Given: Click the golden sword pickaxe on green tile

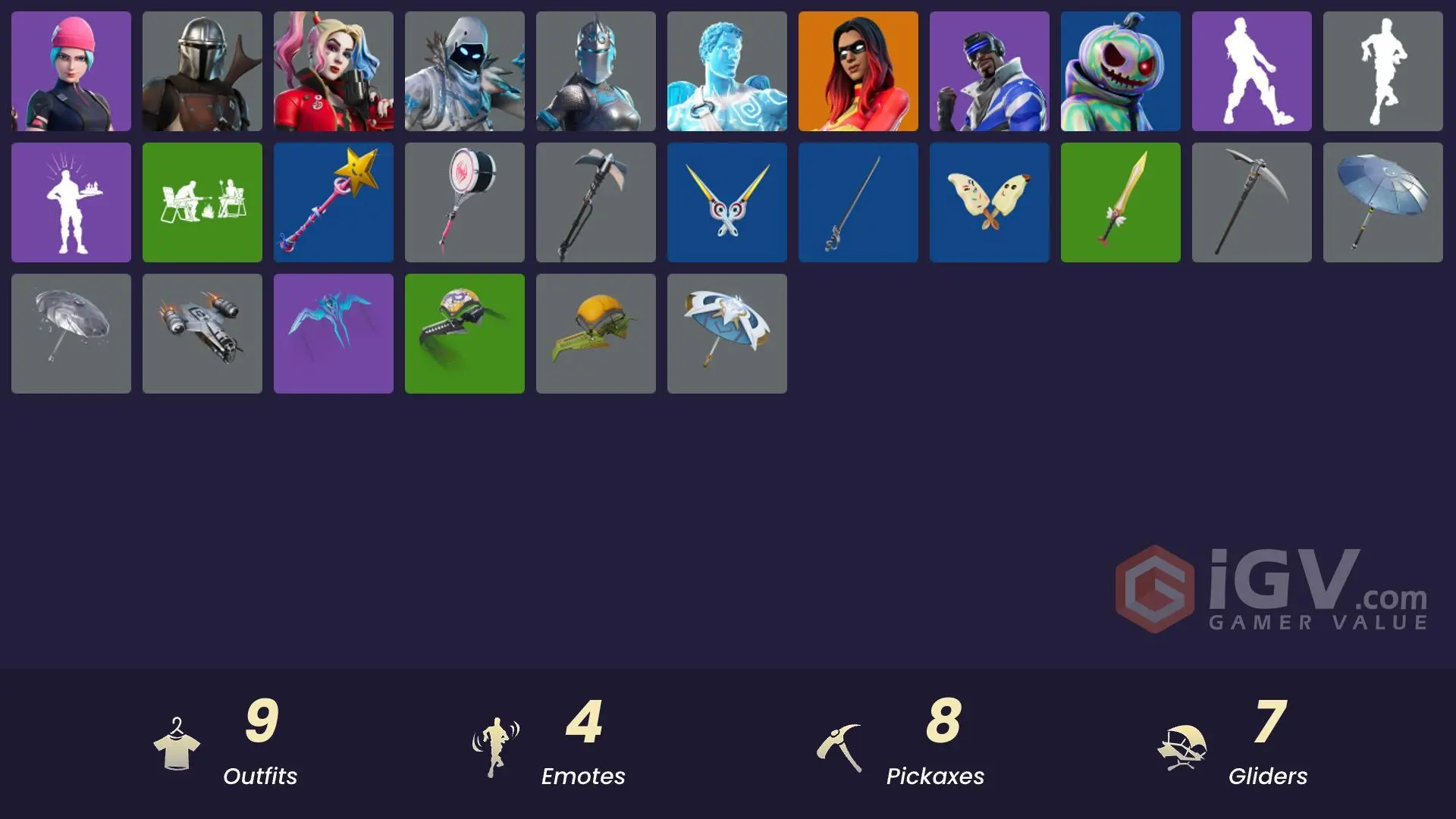Looking at the screenshot, I should click(1120, 202).
